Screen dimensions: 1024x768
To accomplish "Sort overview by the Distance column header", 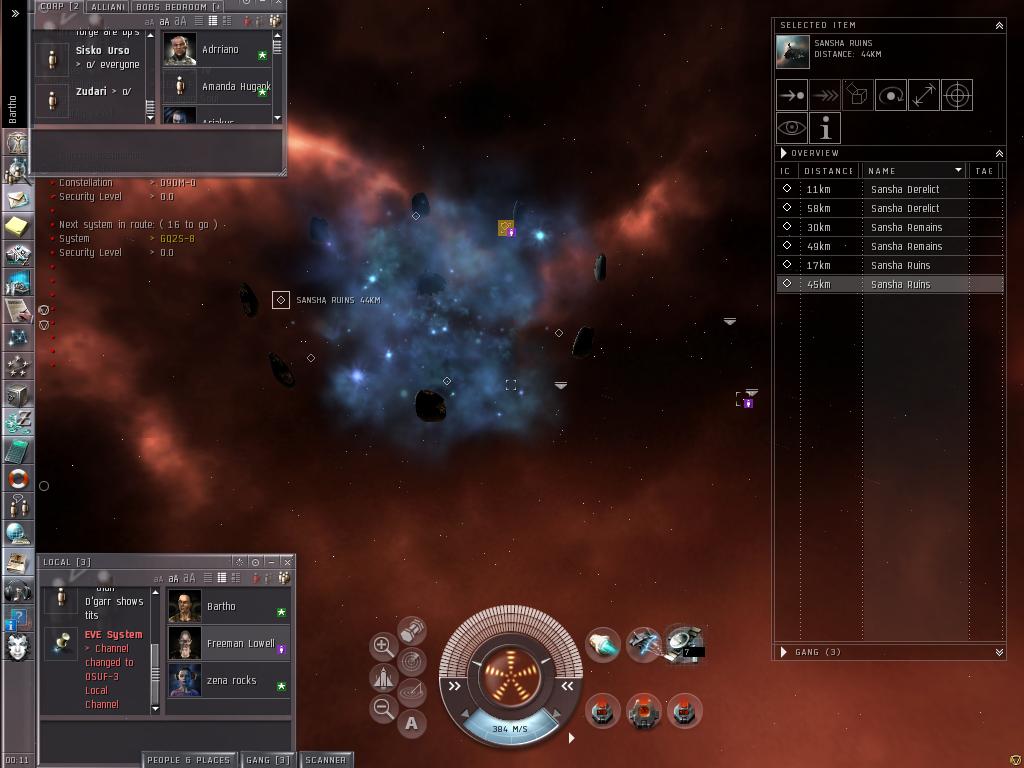I will click(x=829, y=171).
